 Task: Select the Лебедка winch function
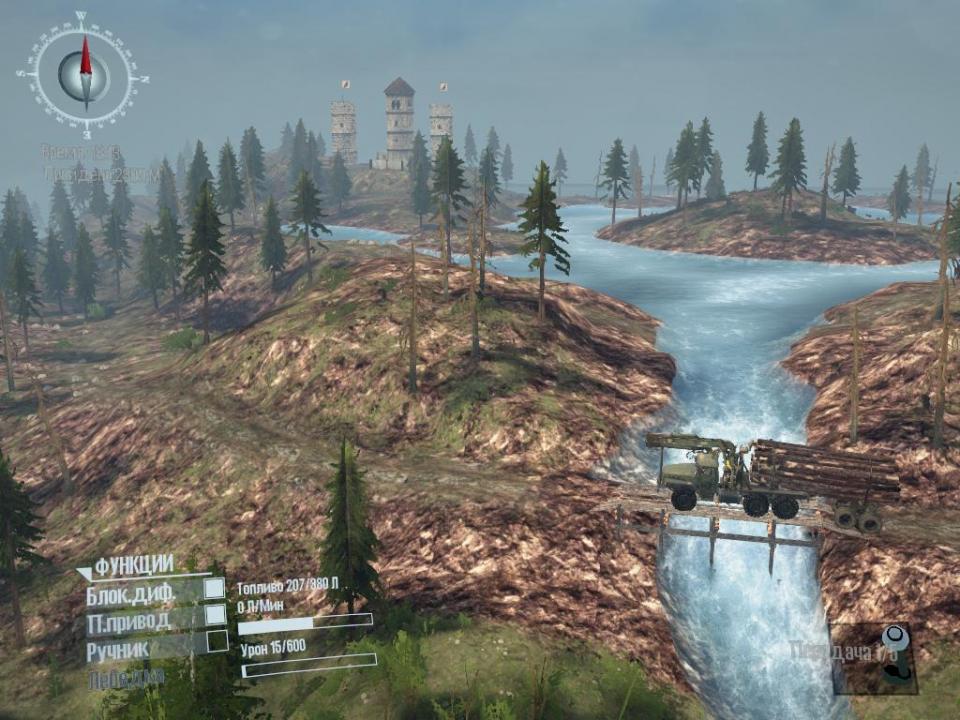126,678
